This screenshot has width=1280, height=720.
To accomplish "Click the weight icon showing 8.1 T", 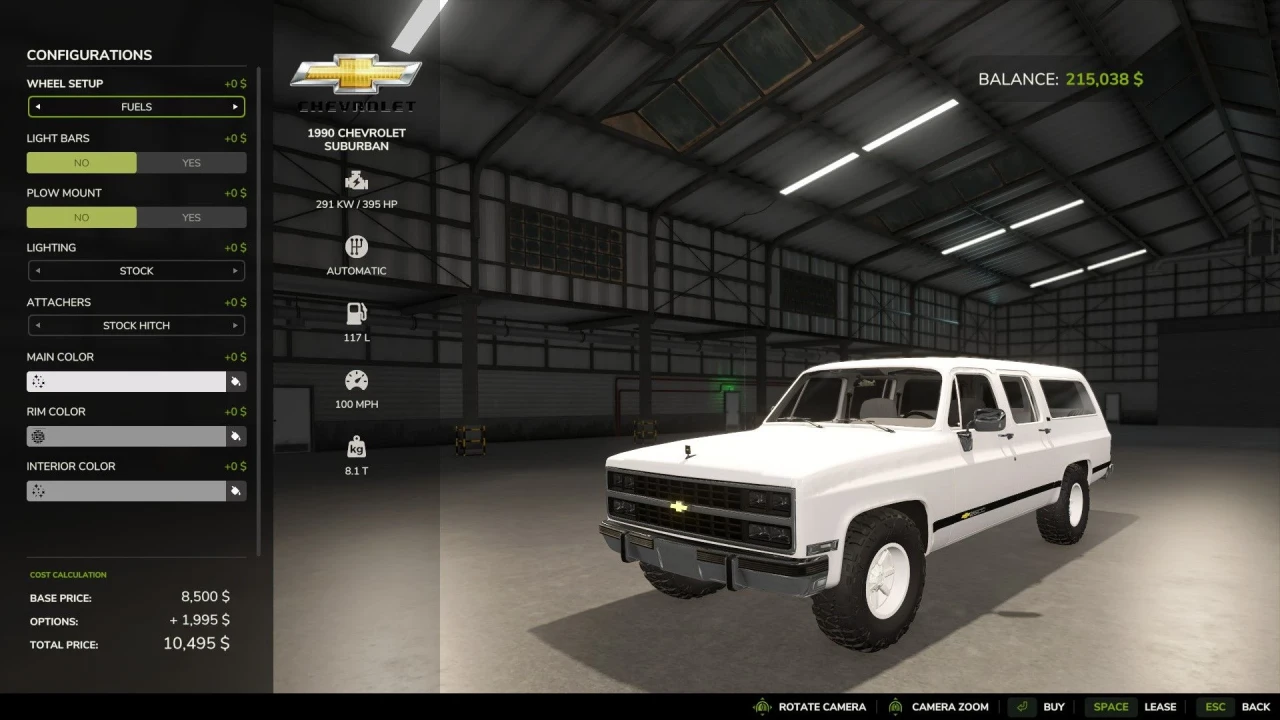I will pyautogui.click(x=356, y=446).
